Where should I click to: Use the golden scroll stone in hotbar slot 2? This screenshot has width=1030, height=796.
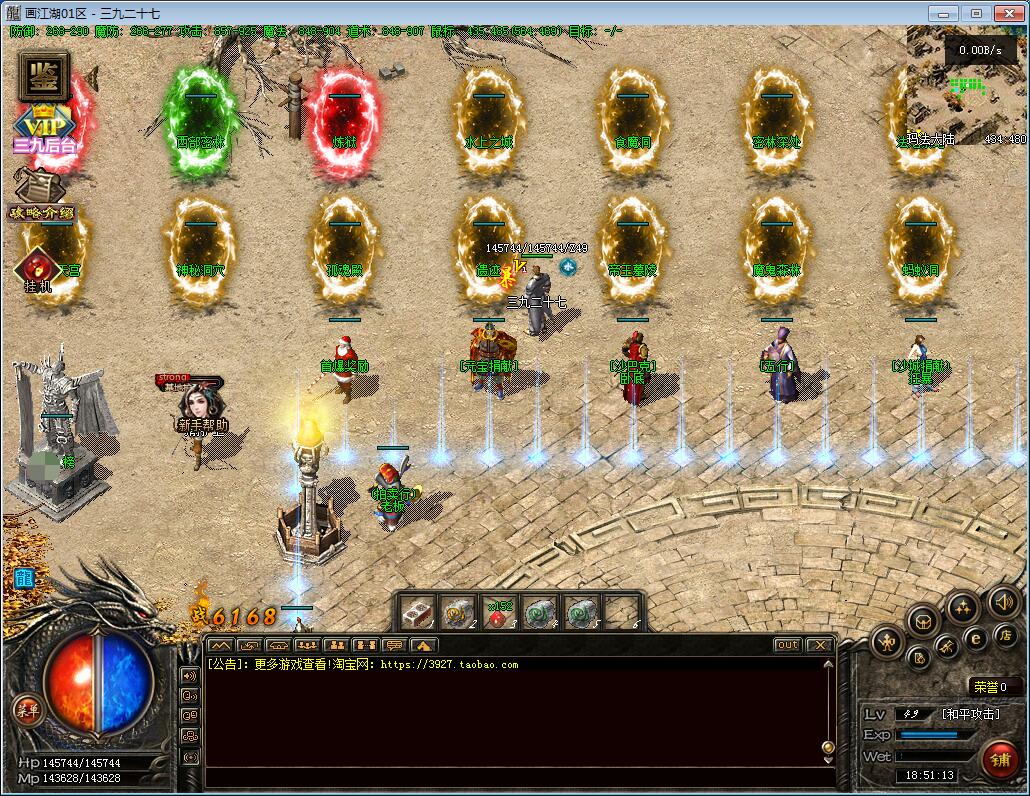pyautogui.click(x=458, y=612)
